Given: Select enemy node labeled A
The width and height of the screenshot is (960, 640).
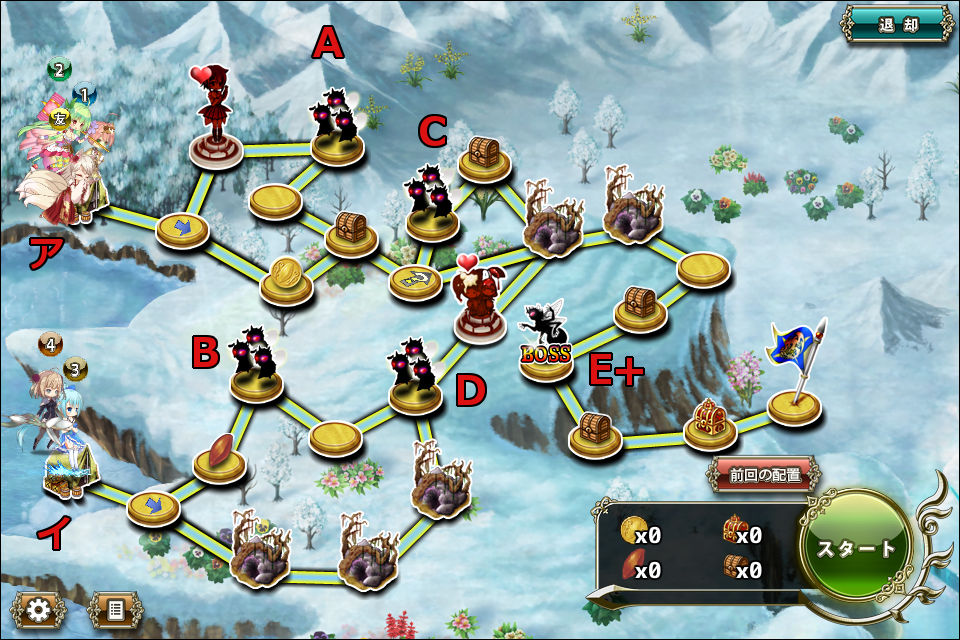Looking at the screenshot, I should [338, 128].
